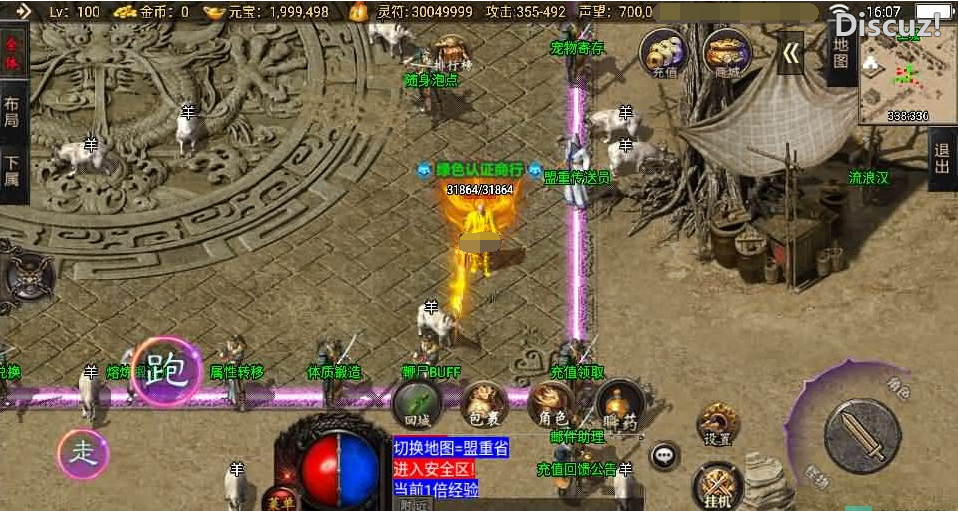Image resolution: width=958 pixels, height=511 pixels.
Task: Open the chat speech bubble
Action: pyautogui.click(x=663, y=457)
